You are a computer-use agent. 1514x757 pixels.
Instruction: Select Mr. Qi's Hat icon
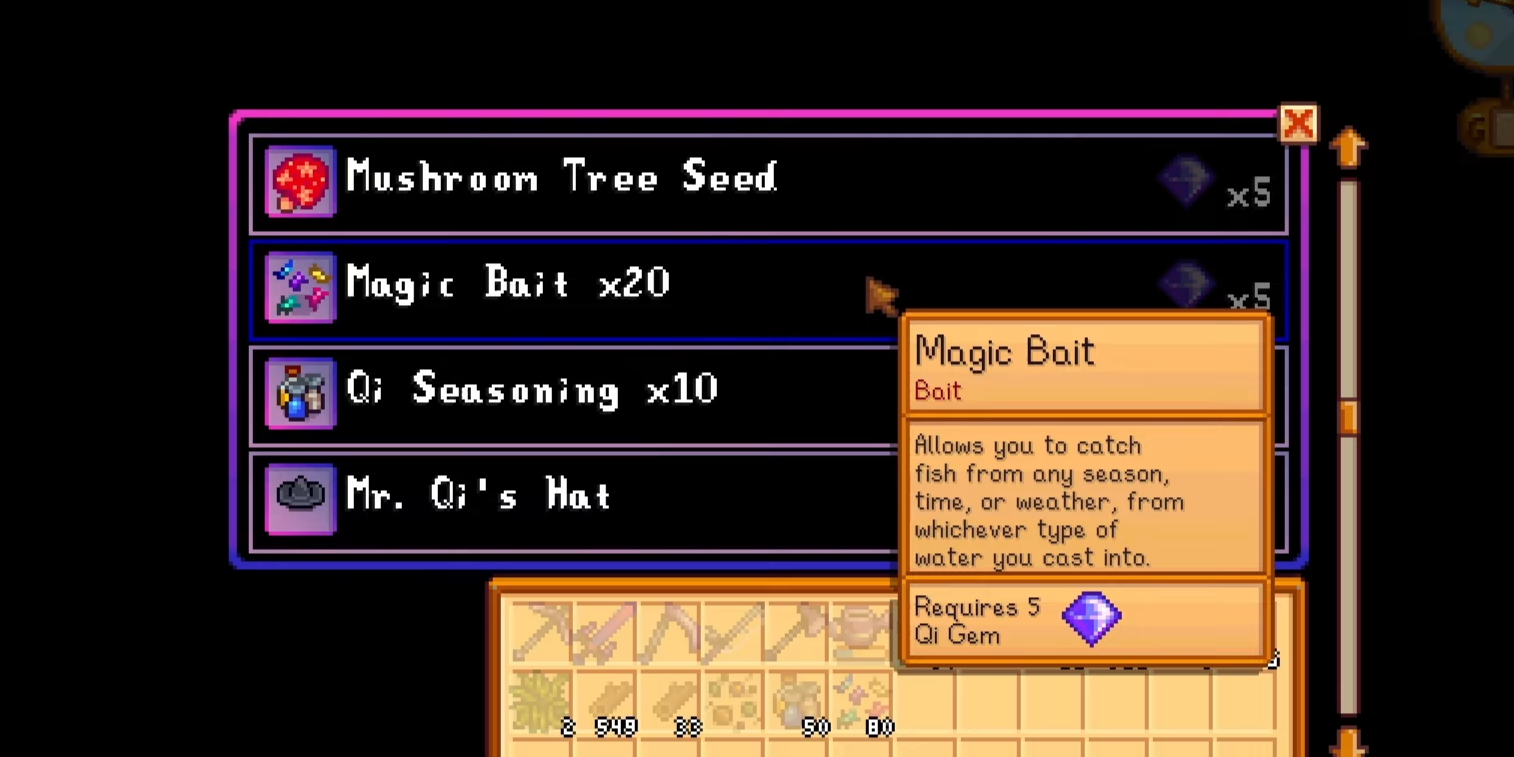[300, 497]
